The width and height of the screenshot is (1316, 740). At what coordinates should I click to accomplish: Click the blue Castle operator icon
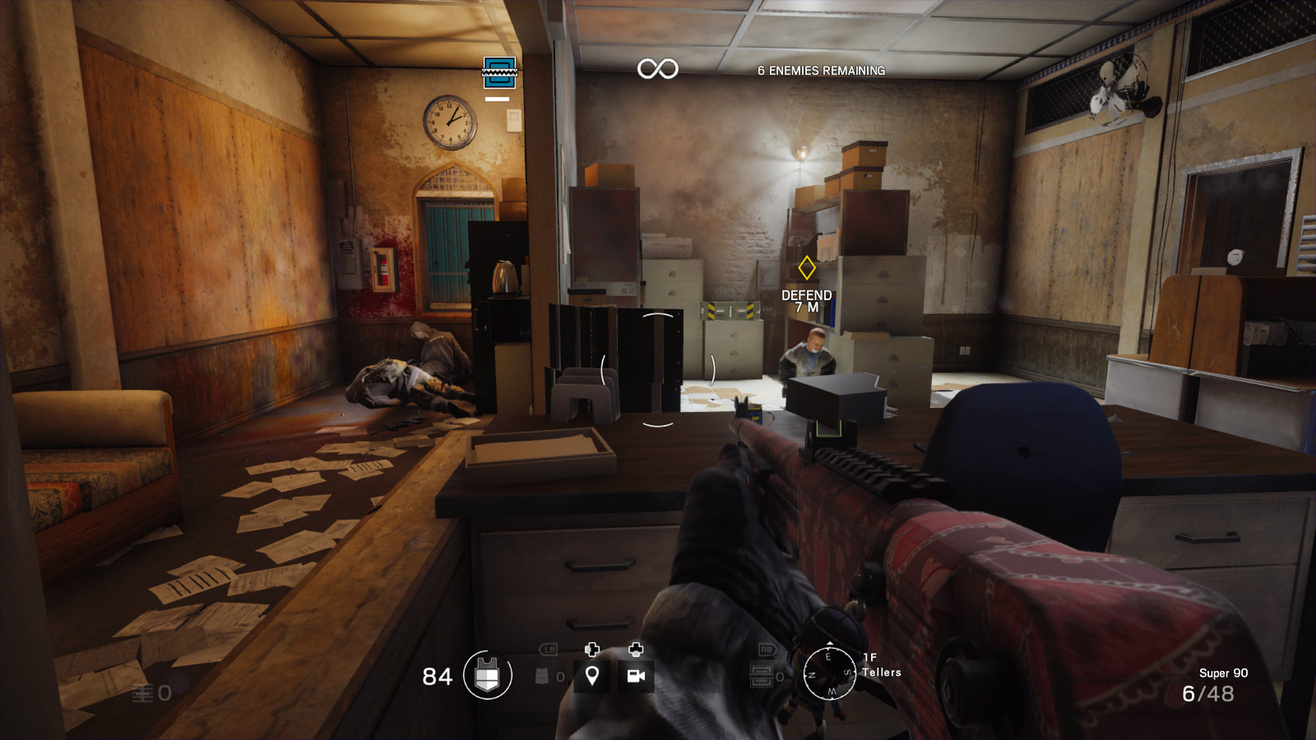(499, 73)
